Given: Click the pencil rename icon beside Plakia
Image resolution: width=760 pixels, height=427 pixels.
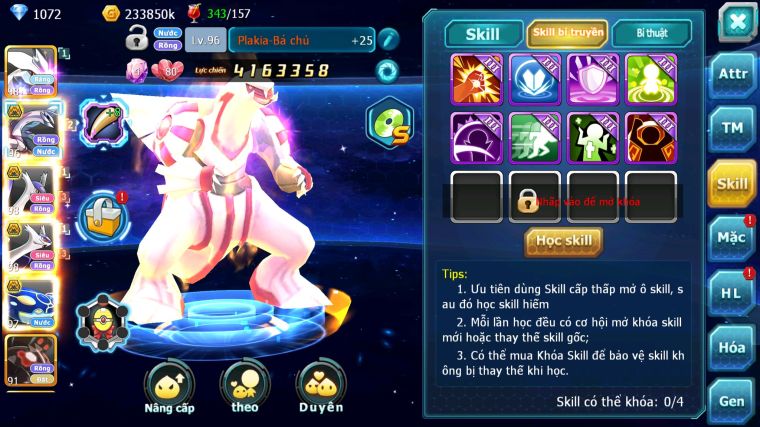Looking at the screenshot, I should tap(387, 40).
